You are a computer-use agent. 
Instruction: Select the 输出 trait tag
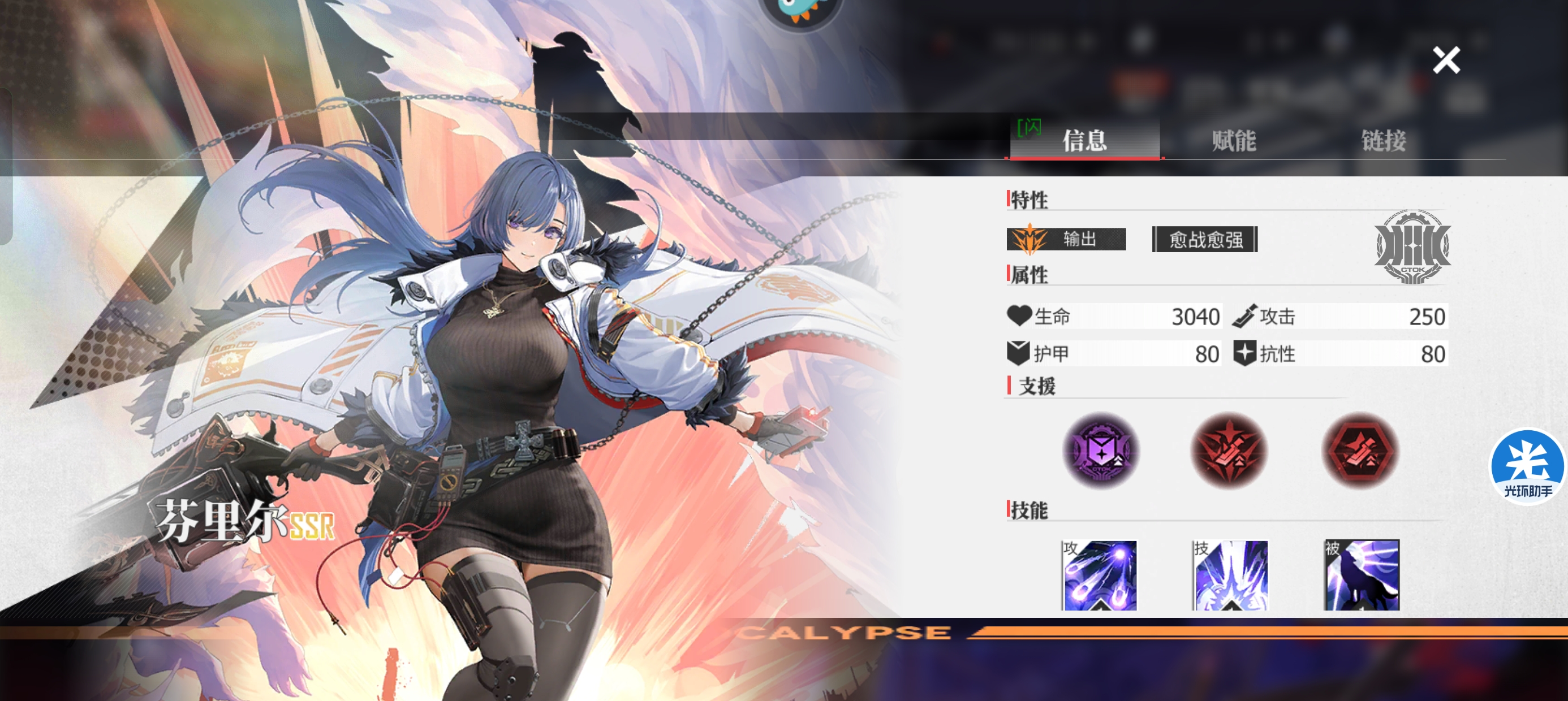point(1066,239)
